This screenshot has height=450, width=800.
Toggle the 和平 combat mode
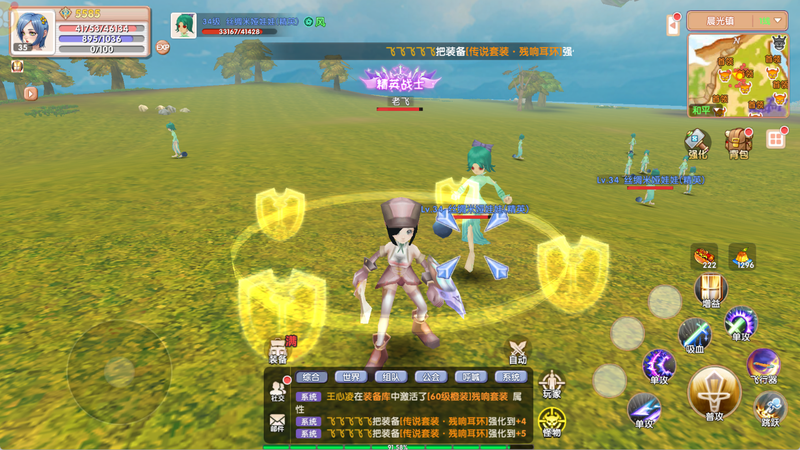[x=701, y=110]
